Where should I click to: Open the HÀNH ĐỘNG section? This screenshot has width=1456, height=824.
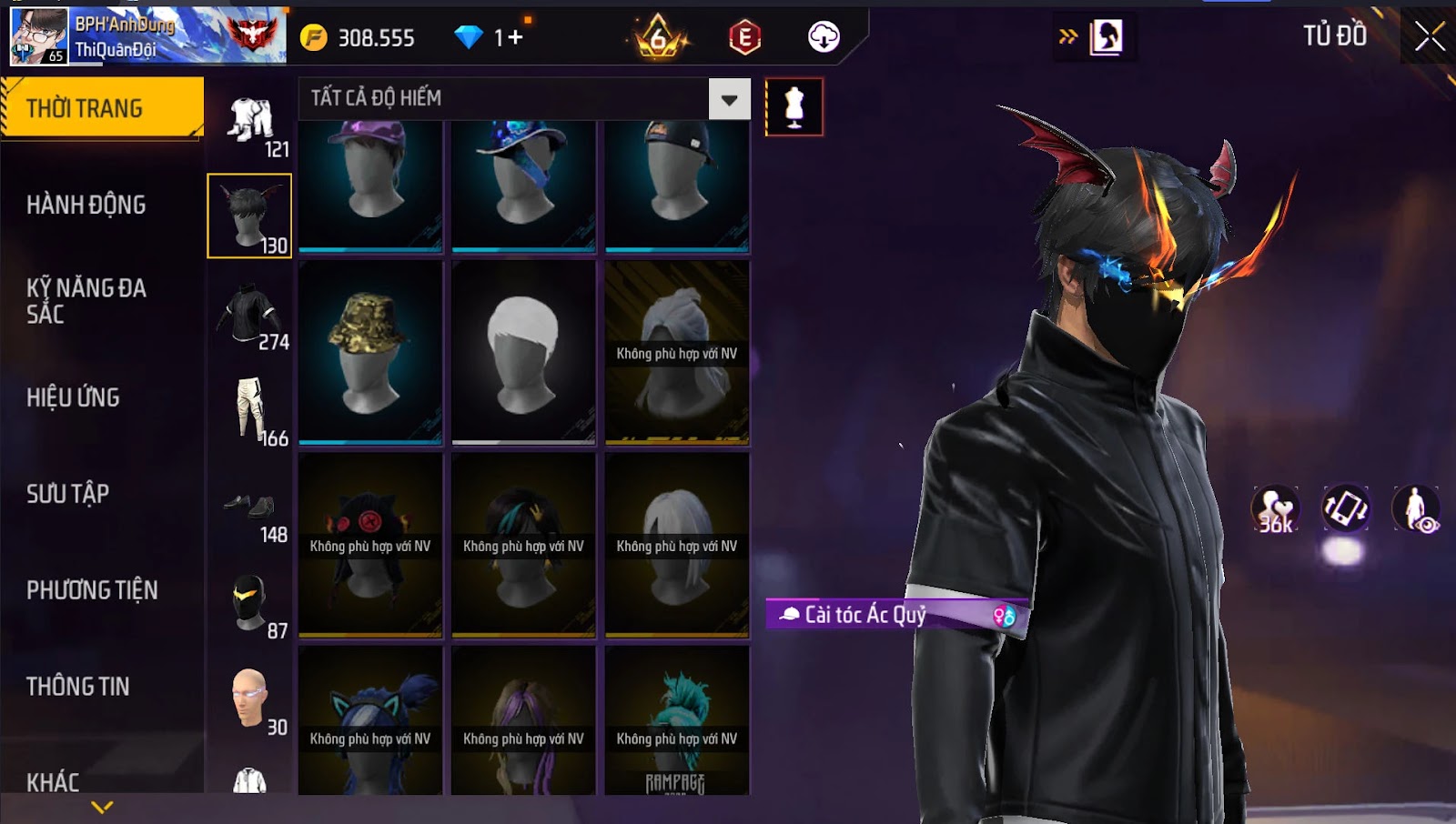pos(86,205)
